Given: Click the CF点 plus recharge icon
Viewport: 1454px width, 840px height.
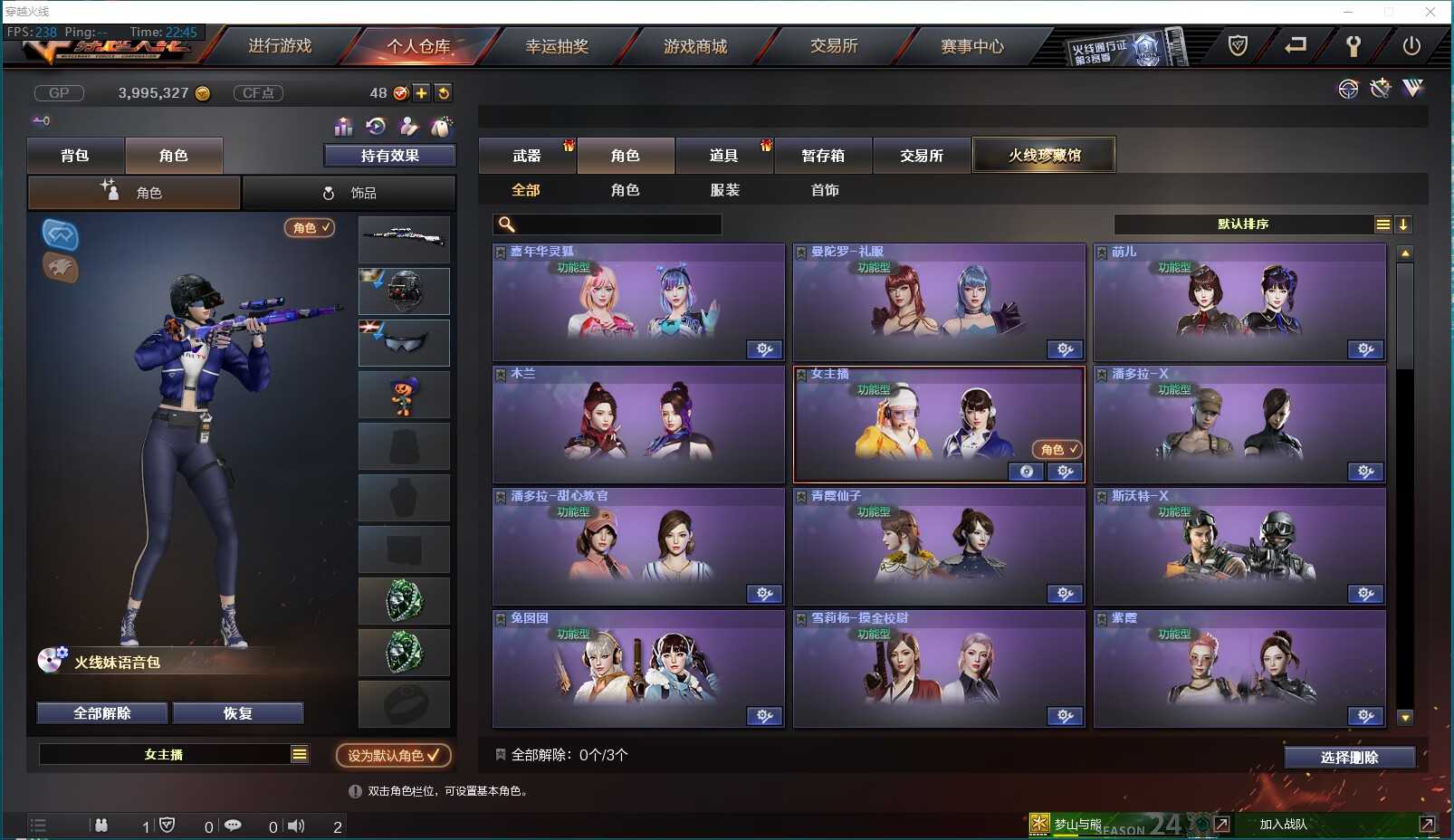Looking at the screenshot, I should click(x=421, y=92).
